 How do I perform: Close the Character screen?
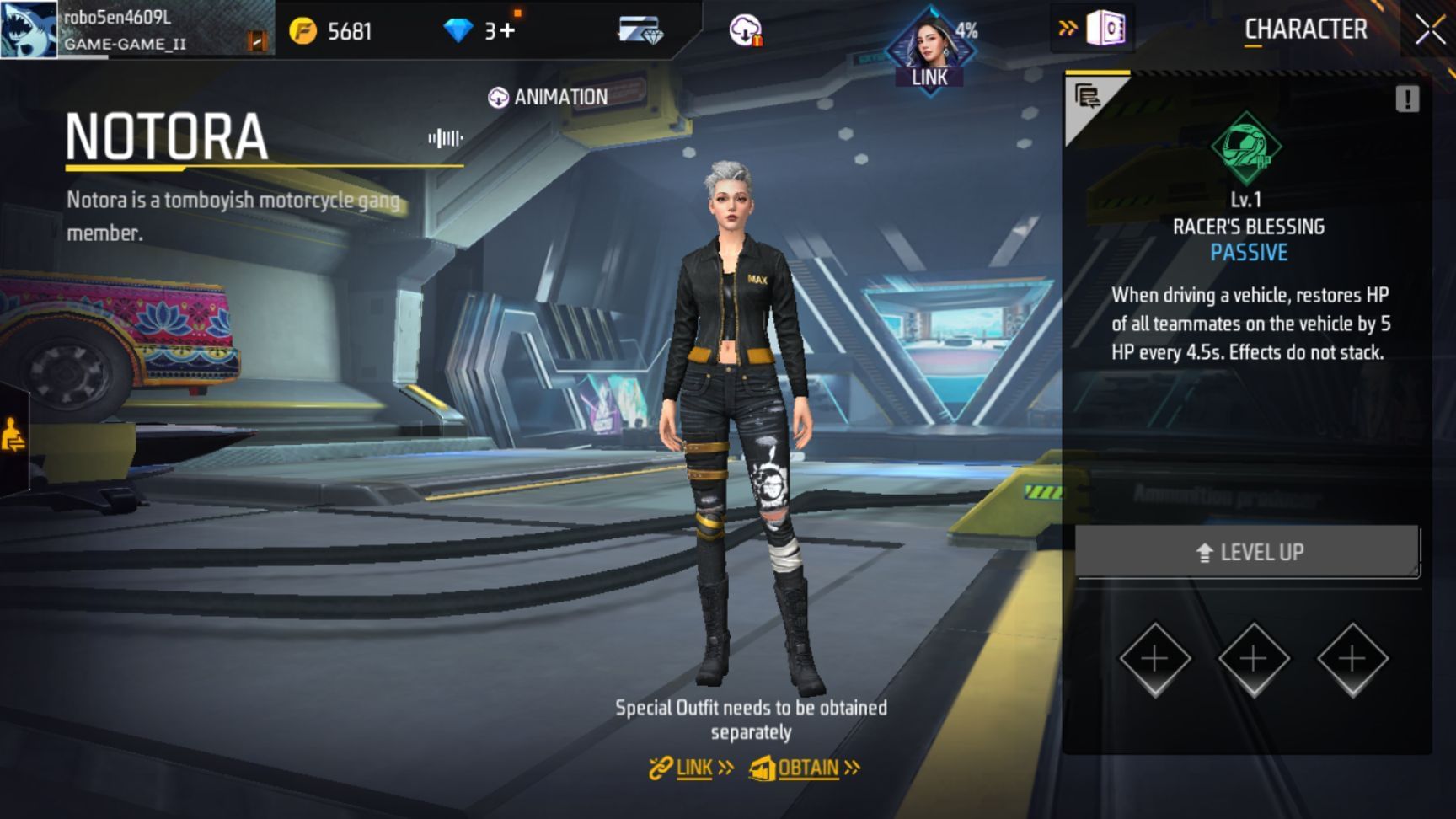click(x=1429, y=31)
